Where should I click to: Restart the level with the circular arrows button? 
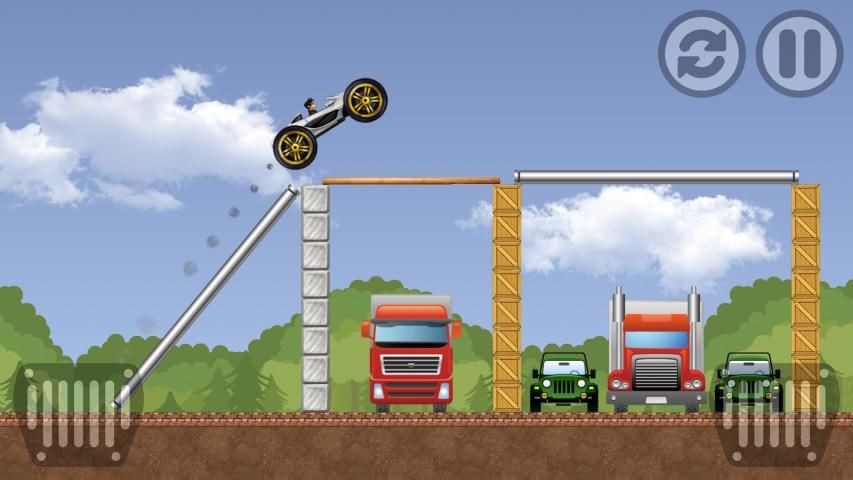click(701, 53)
